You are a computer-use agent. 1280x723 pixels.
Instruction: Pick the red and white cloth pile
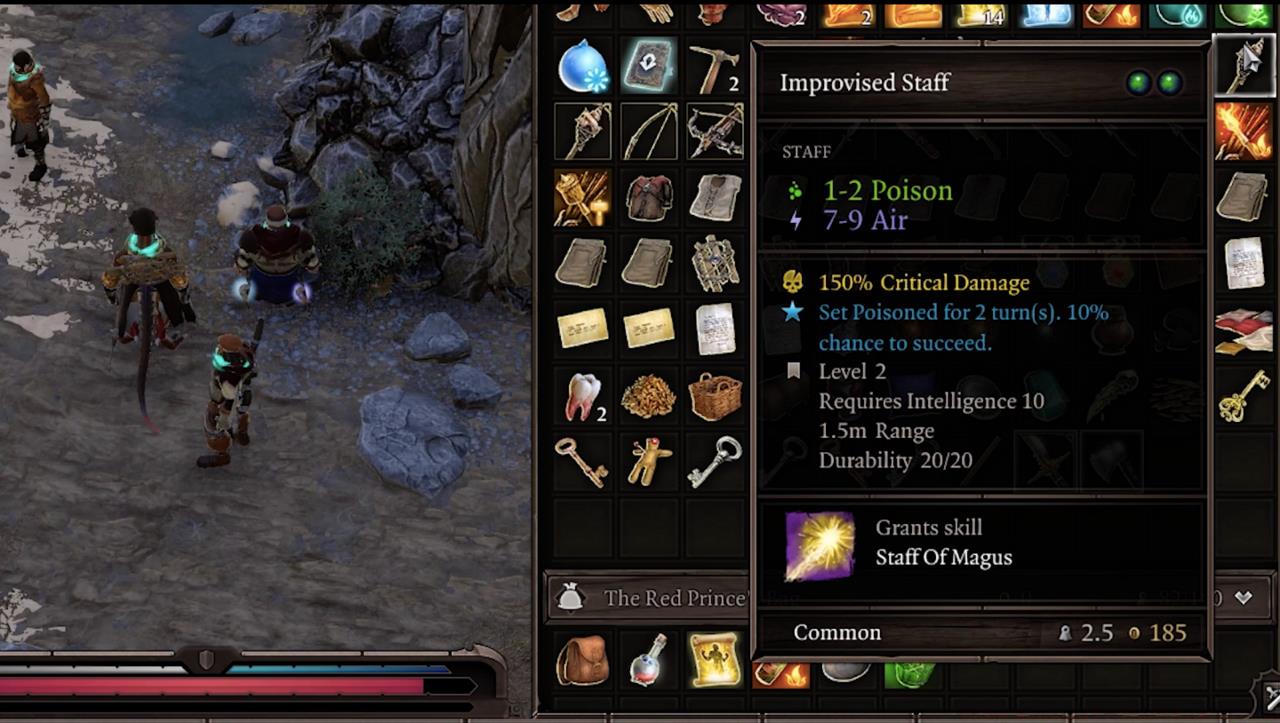(1245, 331)
